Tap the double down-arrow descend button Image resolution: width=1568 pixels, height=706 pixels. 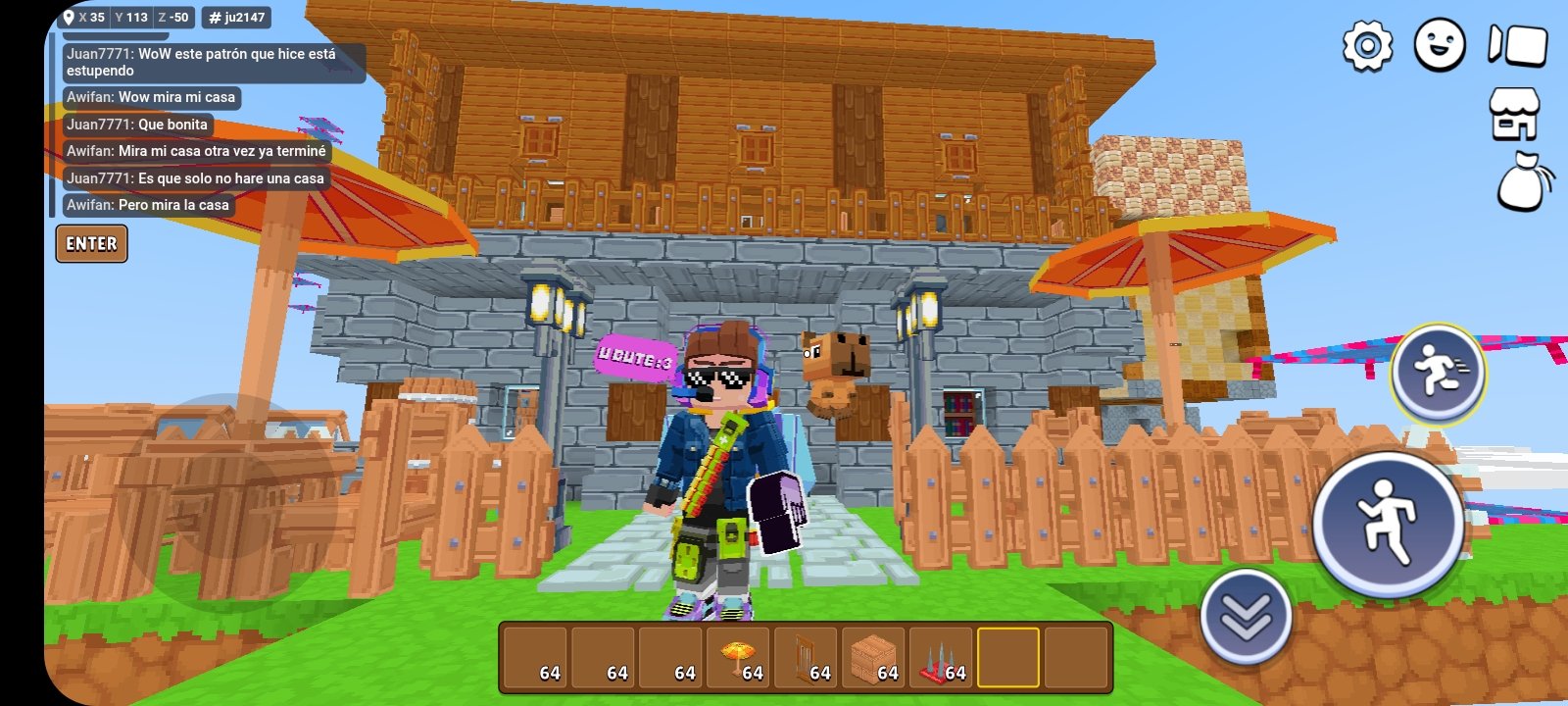[1246, 618]
